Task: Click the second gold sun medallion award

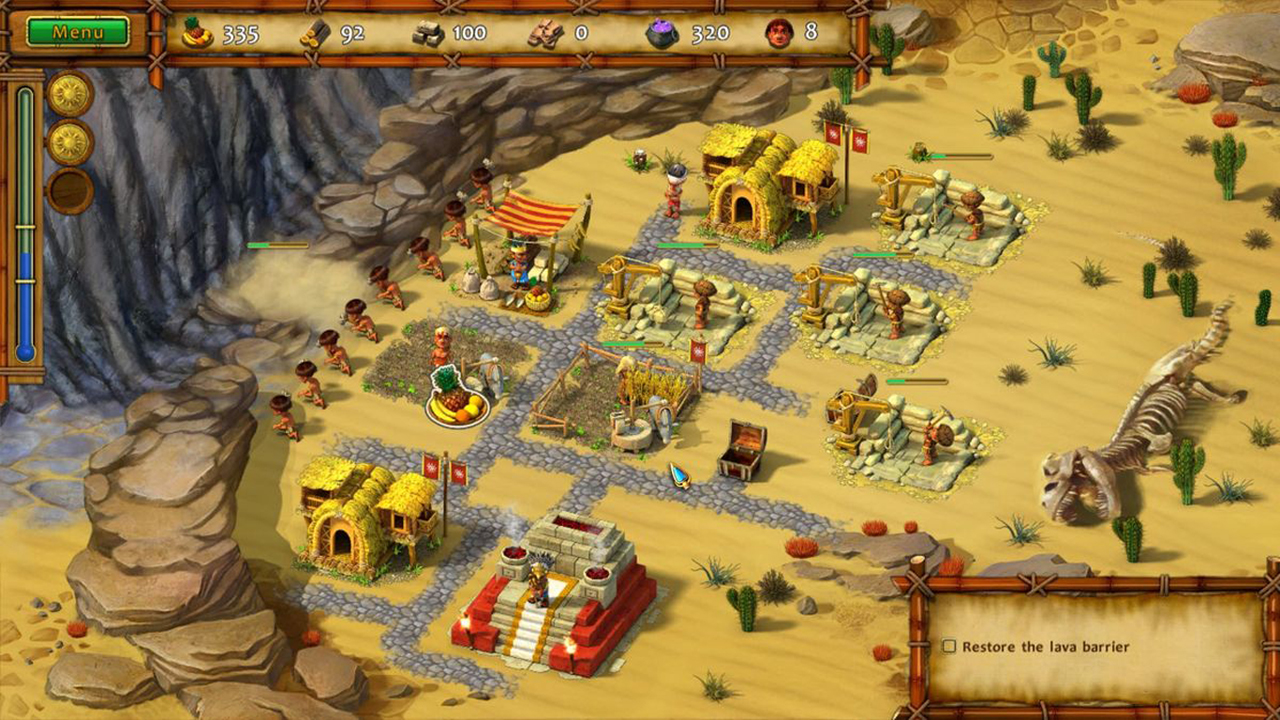Action: 68,141
